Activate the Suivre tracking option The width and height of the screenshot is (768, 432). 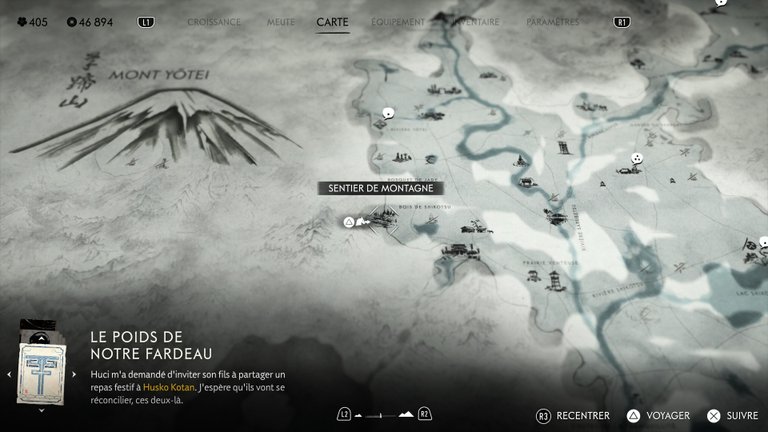tap(742, 415)
